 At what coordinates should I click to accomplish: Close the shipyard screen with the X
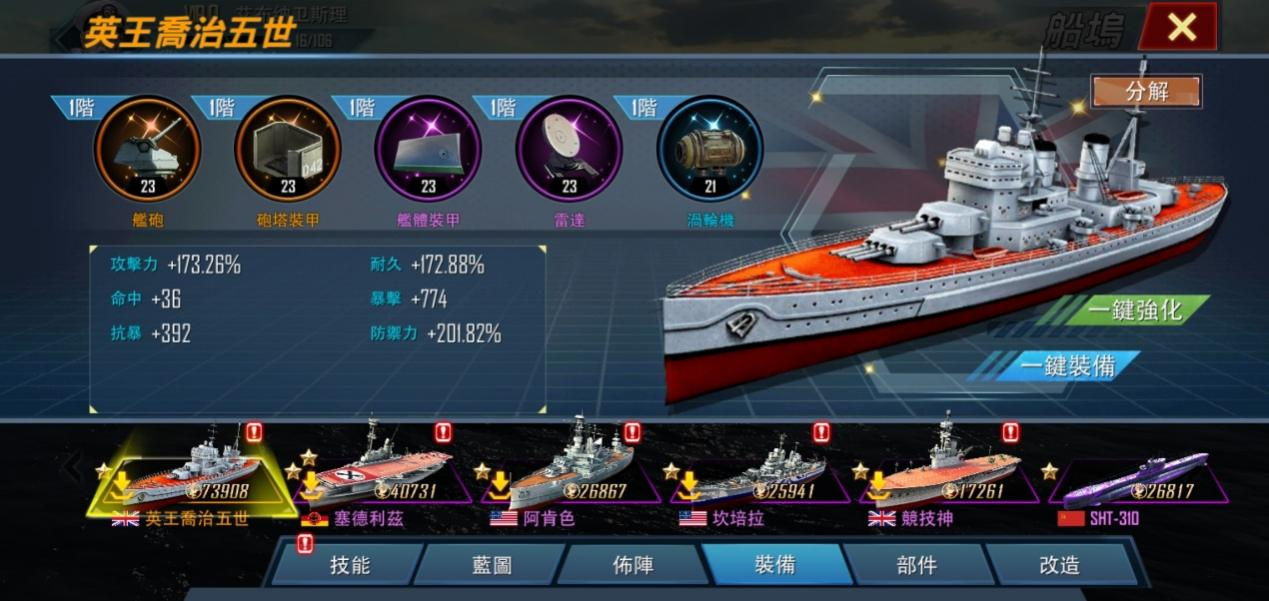point(1181,27)
